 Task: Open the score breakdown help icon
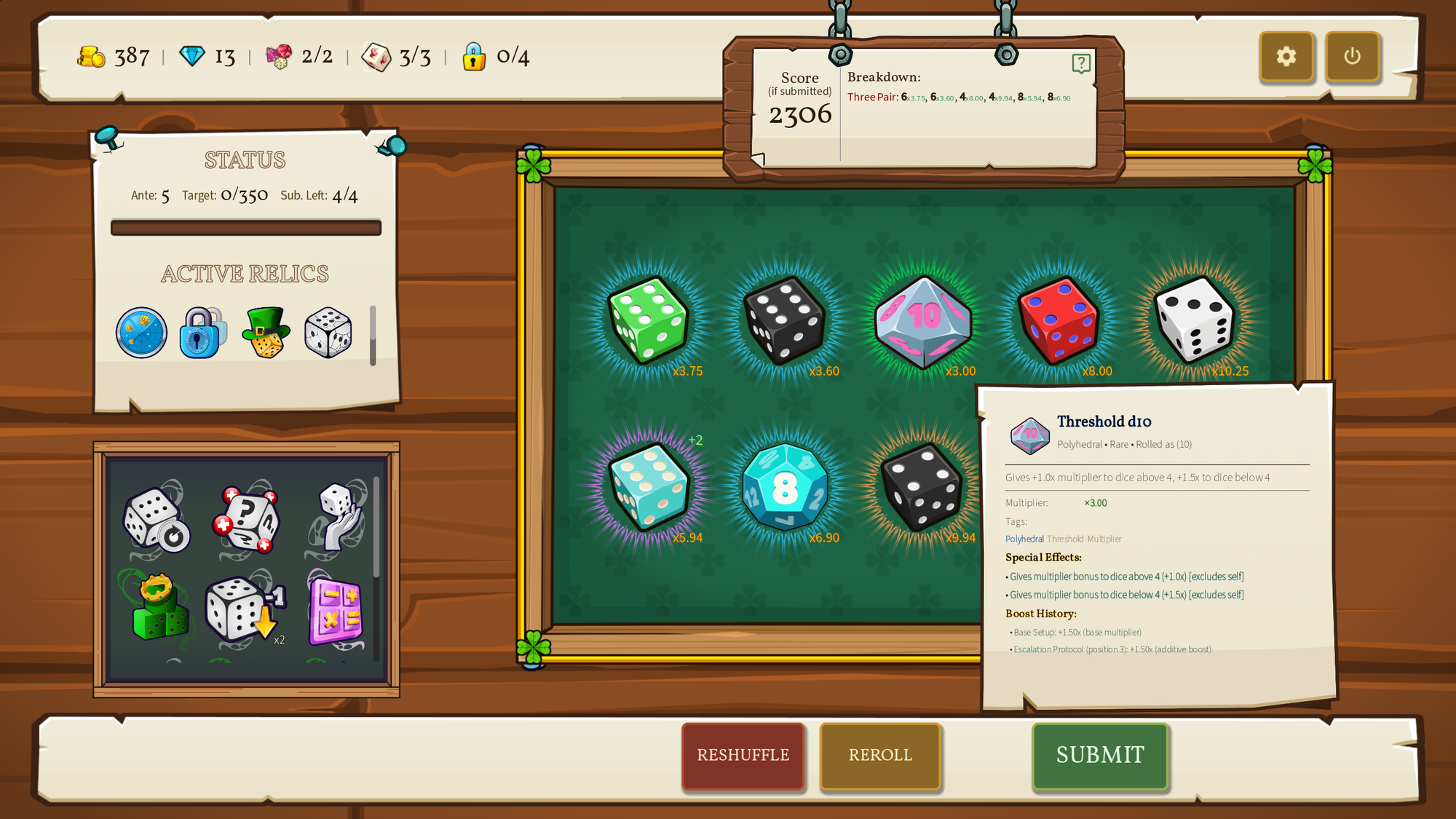(x=1081, y=64)
